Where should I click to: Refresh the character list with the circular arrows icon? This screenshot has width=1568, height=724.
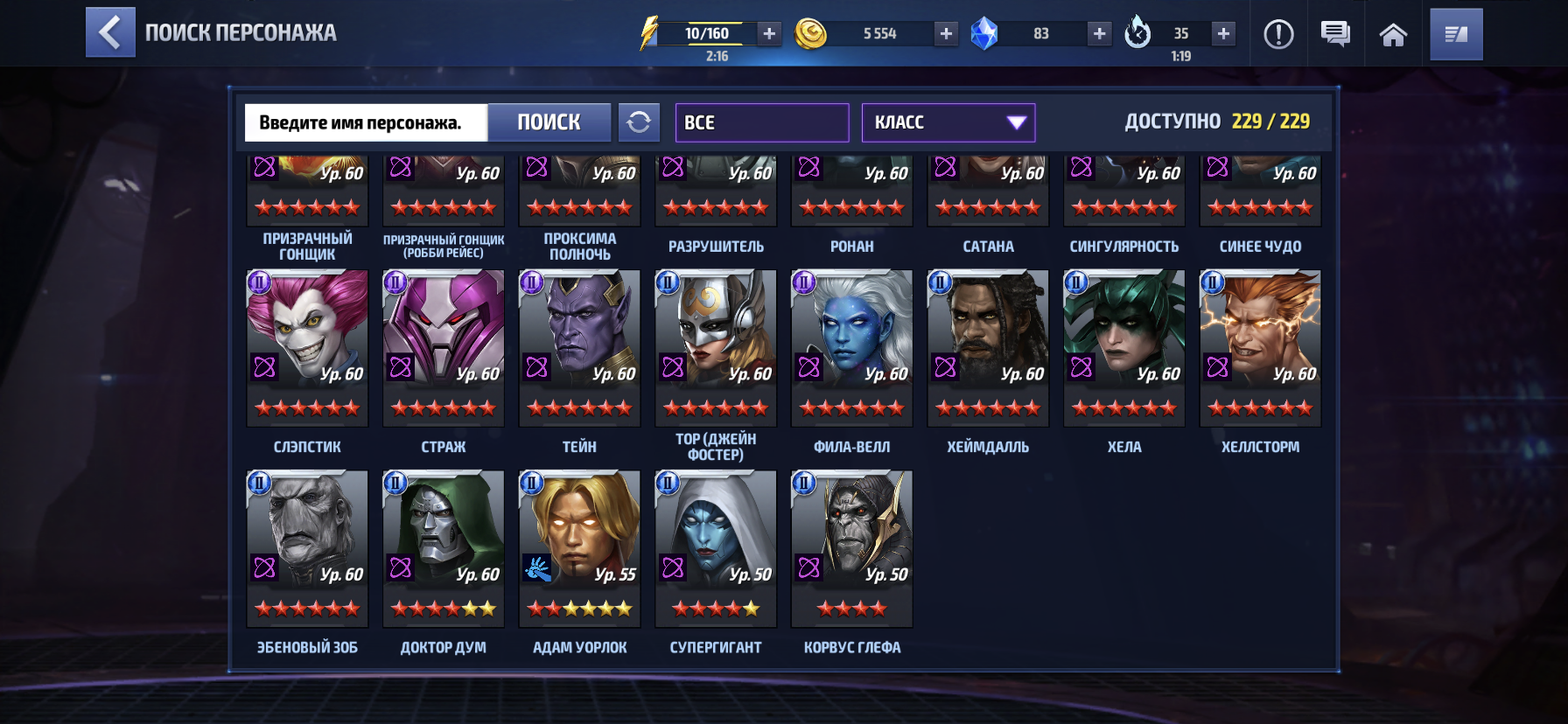(640, 122)
